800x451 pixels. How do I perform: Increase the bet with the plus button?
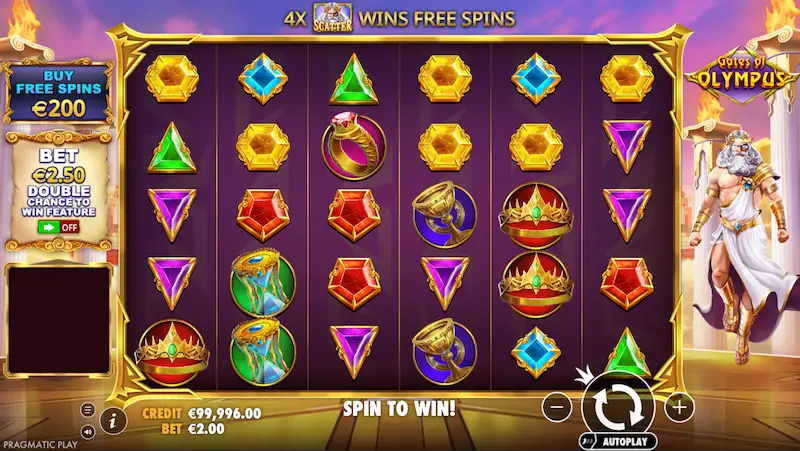[679, 406]
